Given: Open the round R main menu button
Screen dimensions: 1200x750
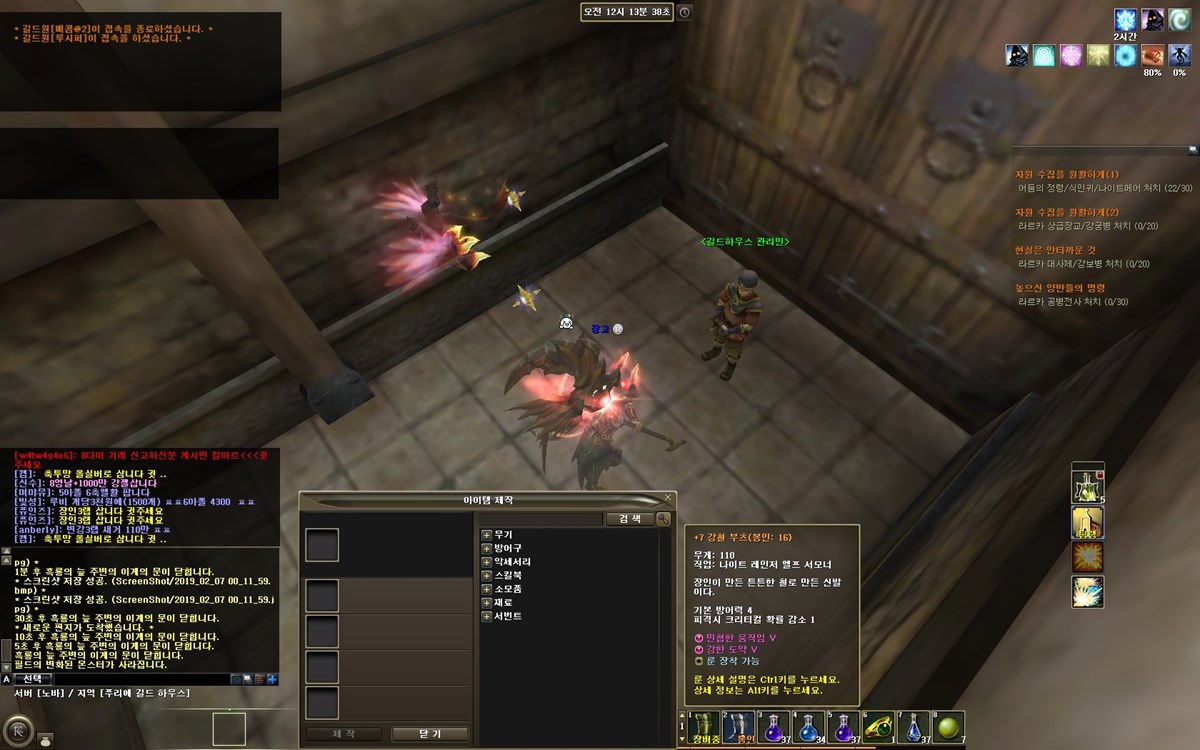Looking at the screenshot, I should [x=17, y=729].
